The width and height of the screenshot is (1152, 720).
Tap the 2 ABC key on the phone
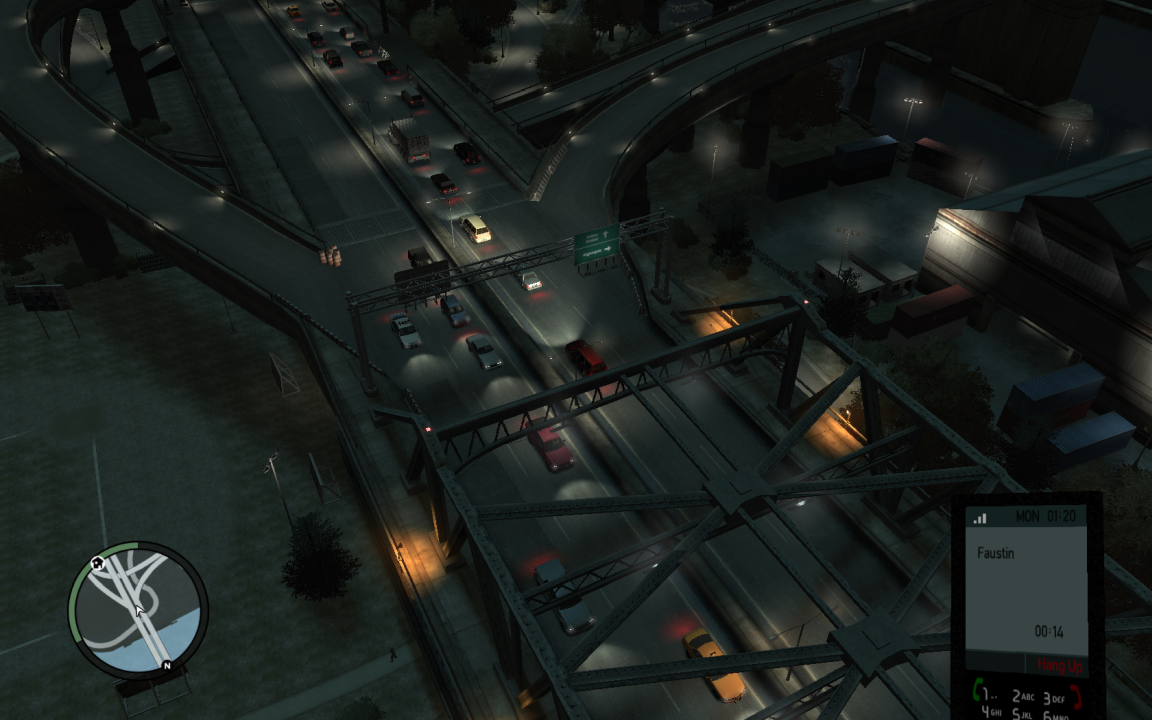pos(1023,697)
